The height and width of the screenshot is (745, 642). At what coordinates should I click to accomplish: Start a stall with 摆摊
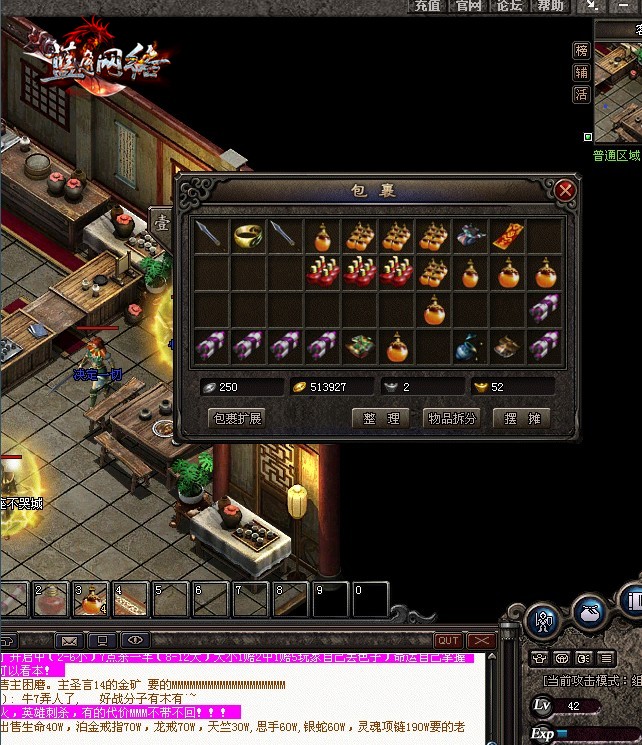tap(522, 418)
